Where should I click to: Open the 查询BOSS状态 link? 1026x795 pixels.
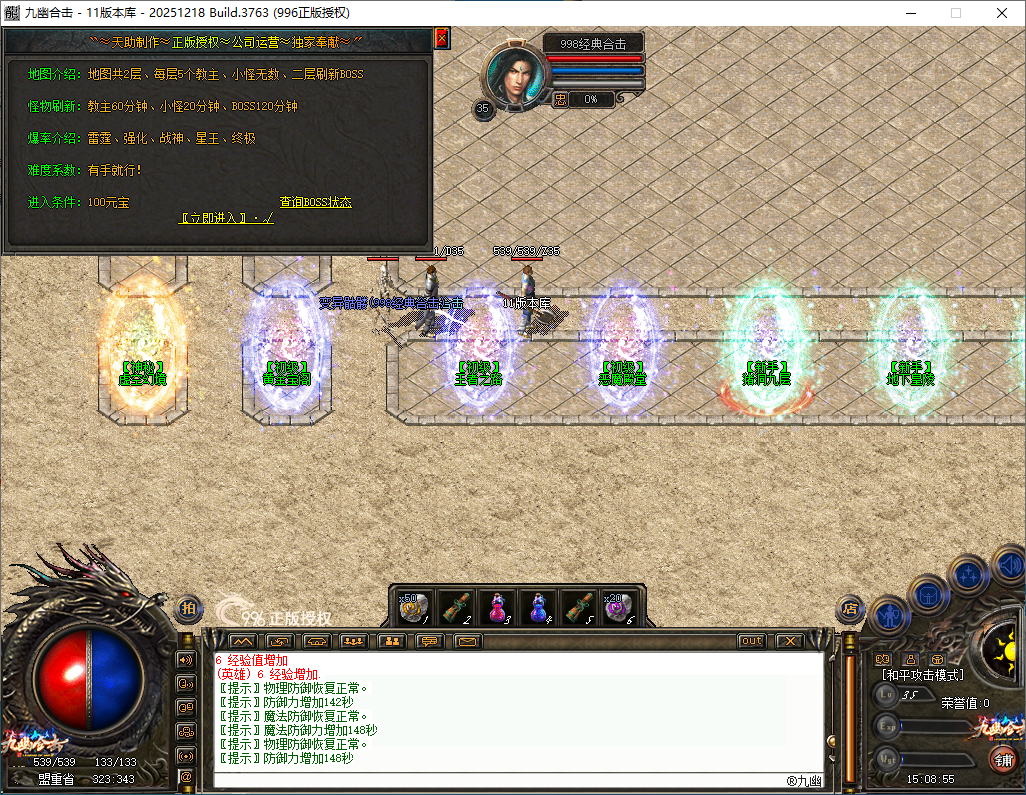315,202
